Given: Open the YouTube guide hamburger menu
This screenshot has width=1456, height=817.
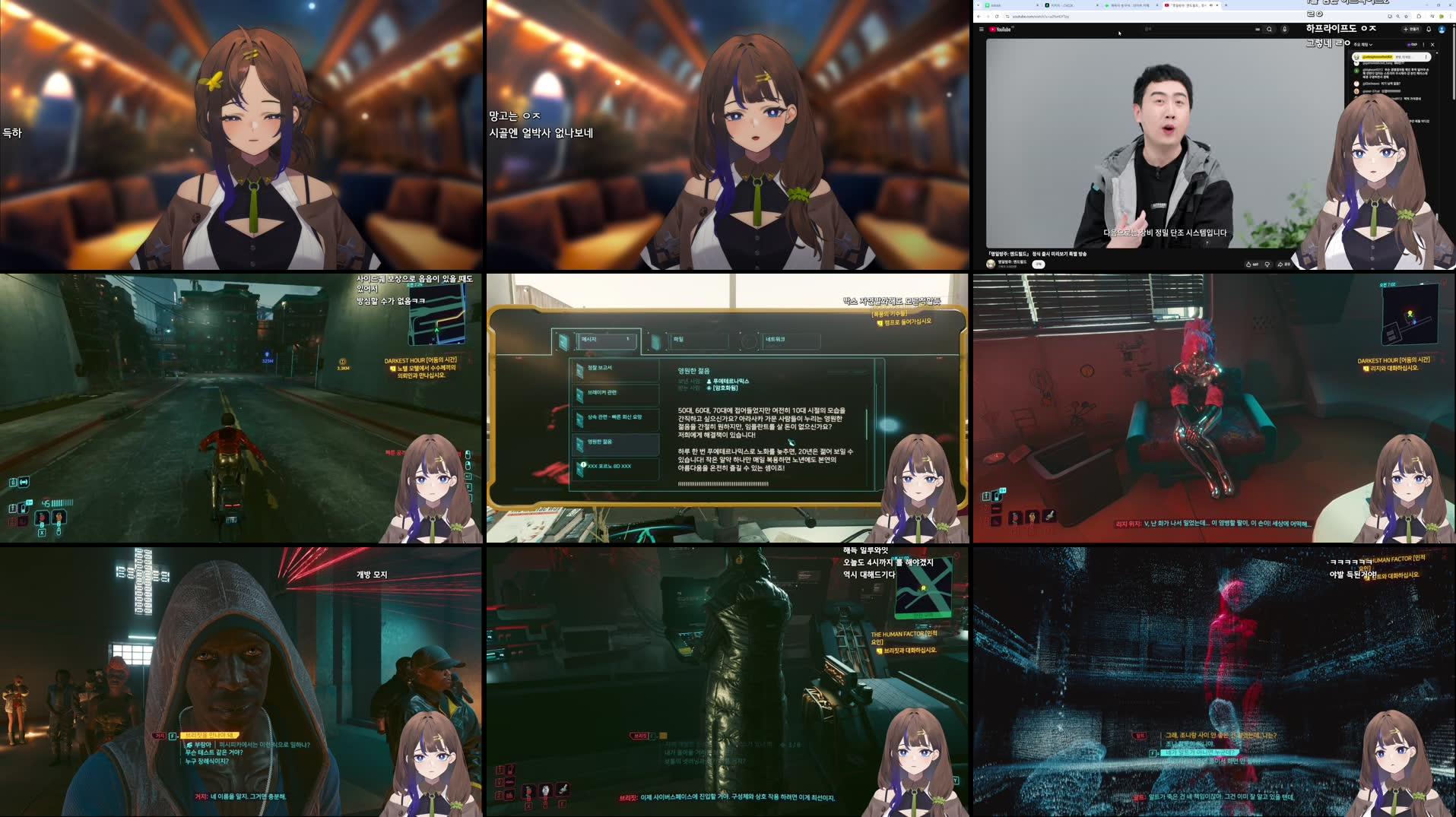Looking at the screenshot, I should 981,29.
